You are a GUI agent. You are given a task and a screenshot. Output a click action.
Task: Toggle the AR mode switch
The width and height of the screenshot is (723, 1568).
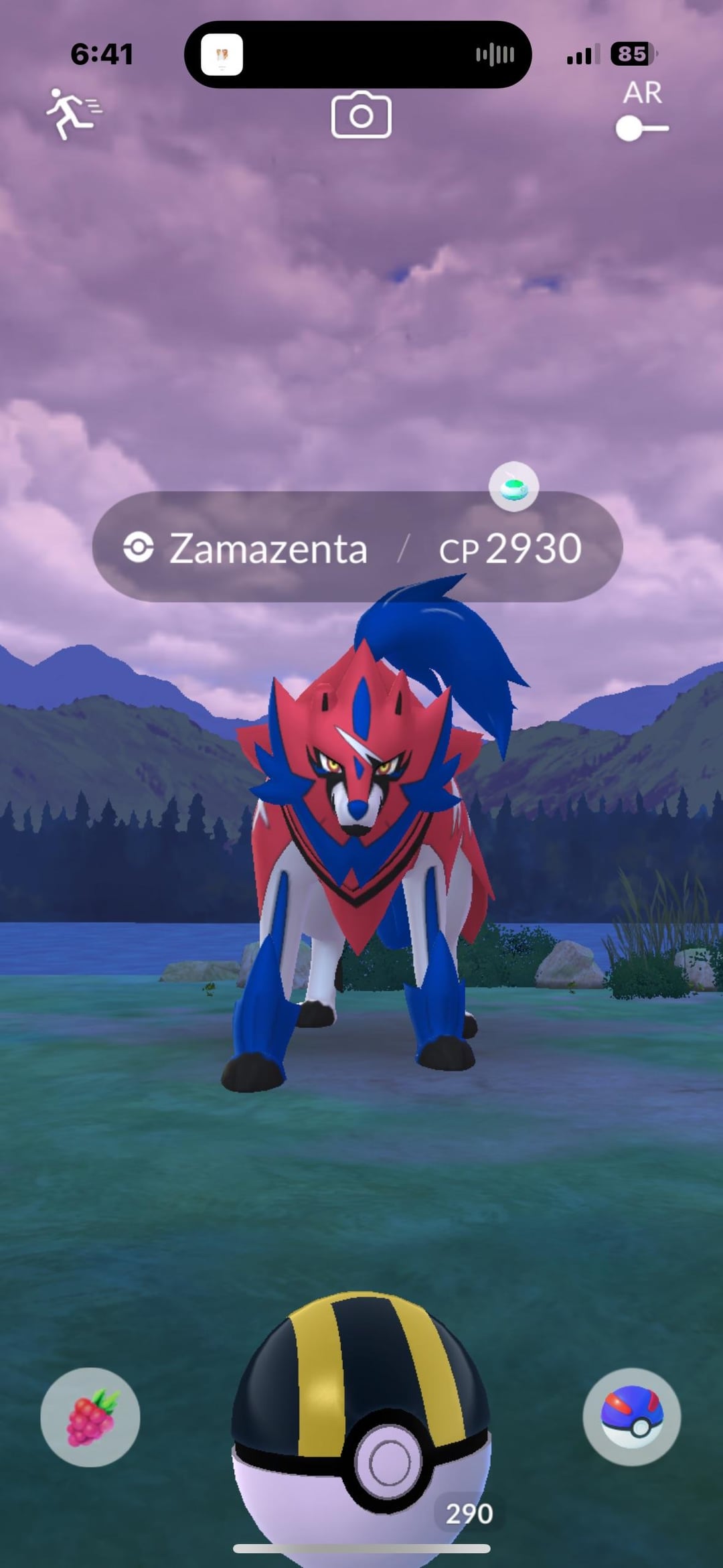(642, 127)
